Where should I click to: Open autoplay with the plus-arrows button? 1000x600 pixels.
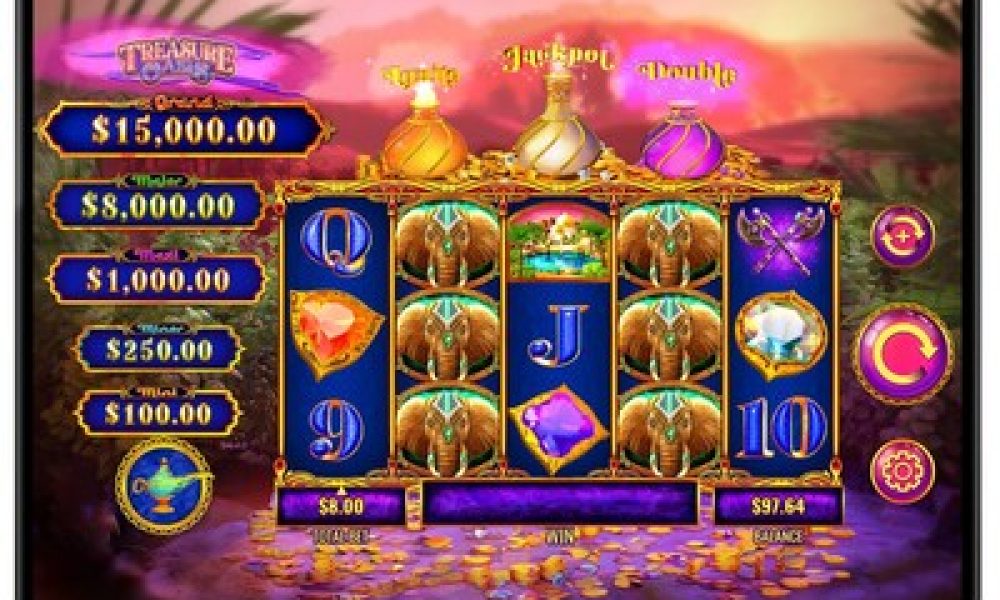(902, 237)
